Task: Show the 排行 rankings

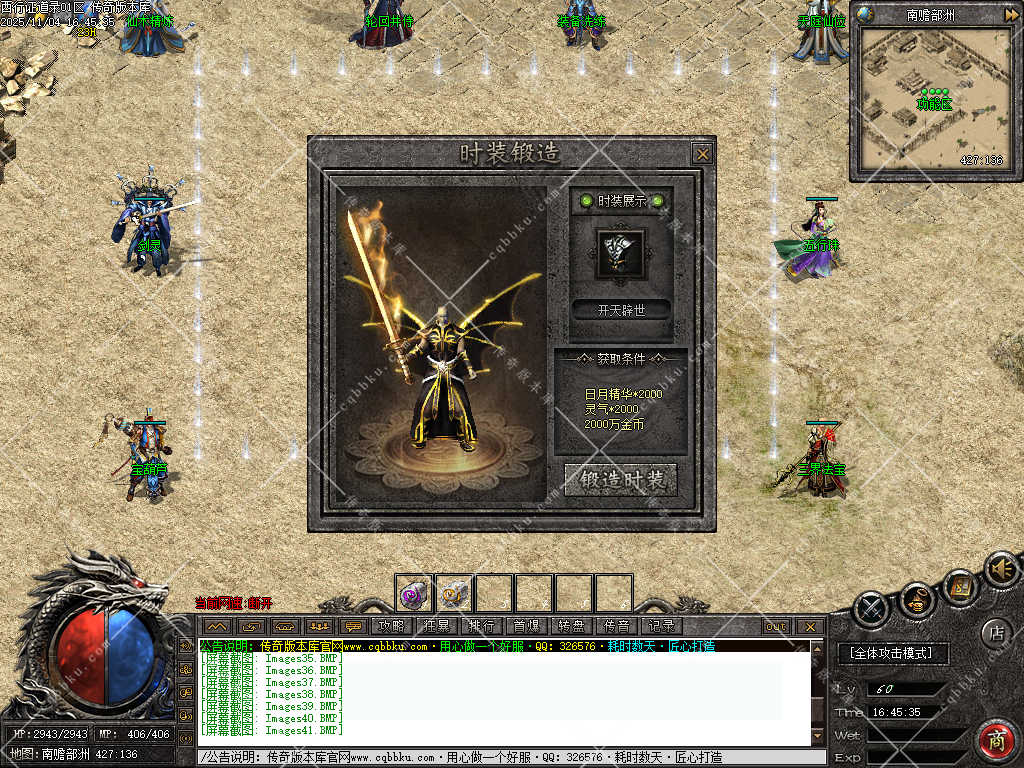Action: coord(482,626)
